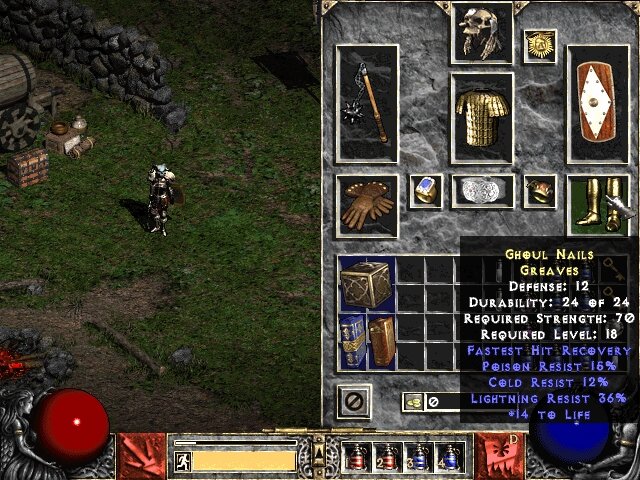Click the silver belt slot

point(482,190)
